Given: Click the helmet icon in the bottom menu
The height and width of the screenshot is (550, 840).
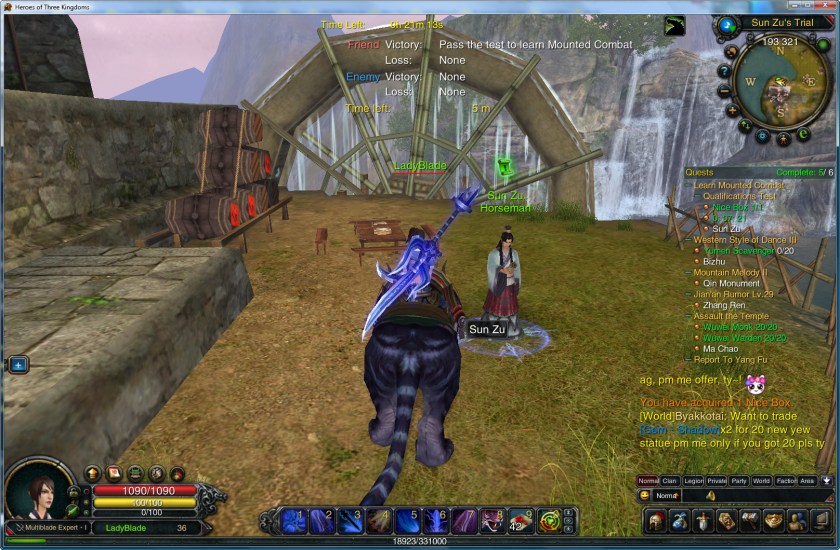Looking at the screenshot, I should click(x=655, y=520).
